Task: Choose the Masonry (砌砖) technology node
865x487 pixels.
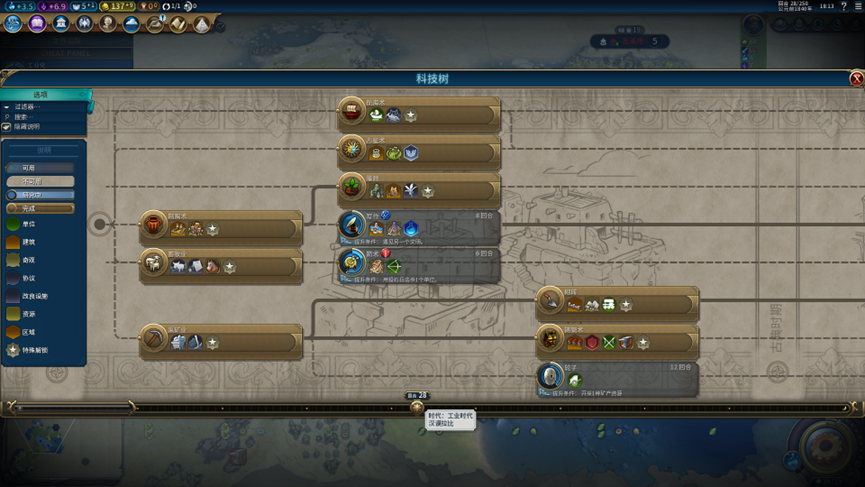Action: [616, 302]
